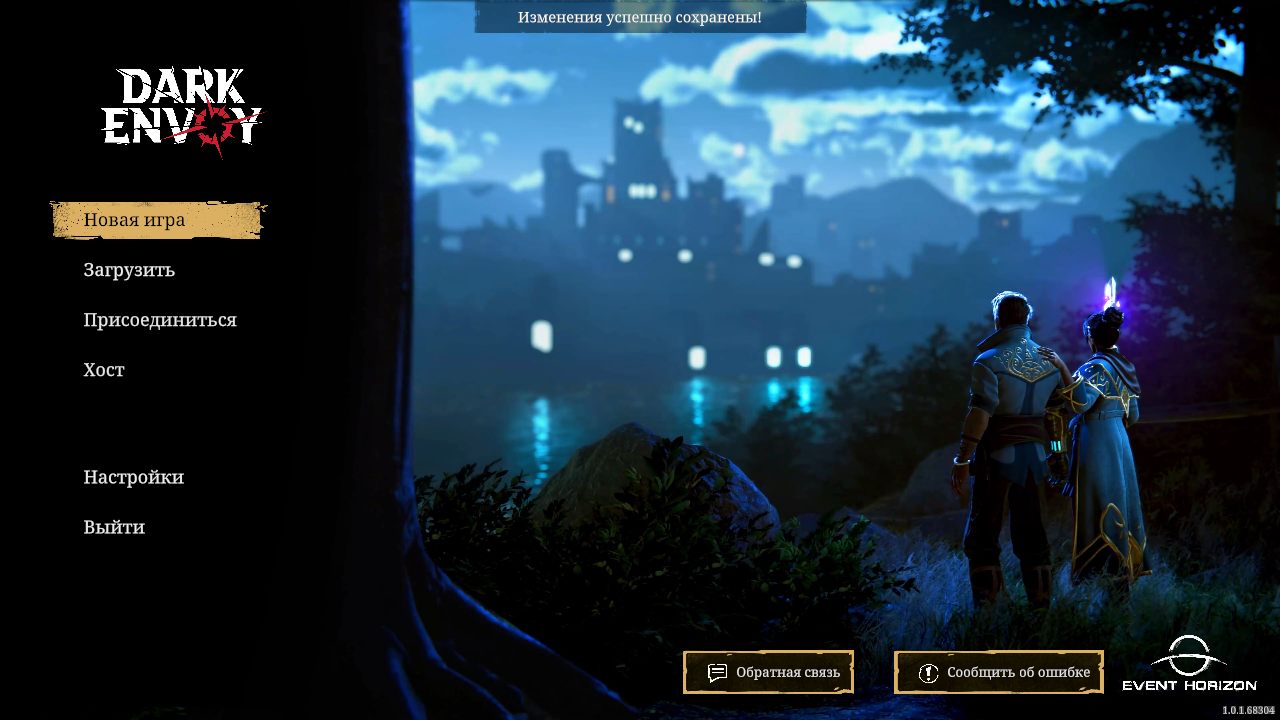Click Выйти to quit the game
Viewport: 1280px width, 720px height.
point(114,527)
